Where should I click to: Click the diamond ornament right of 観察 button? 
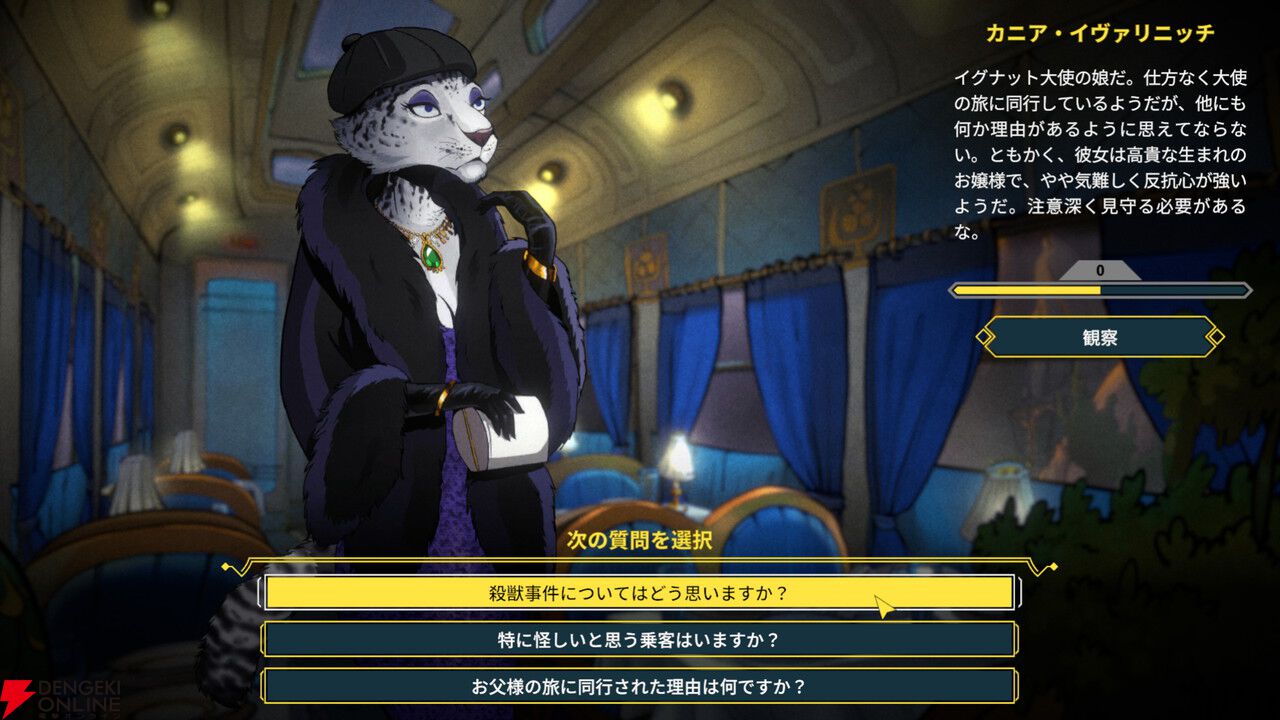pos(1216,336)
